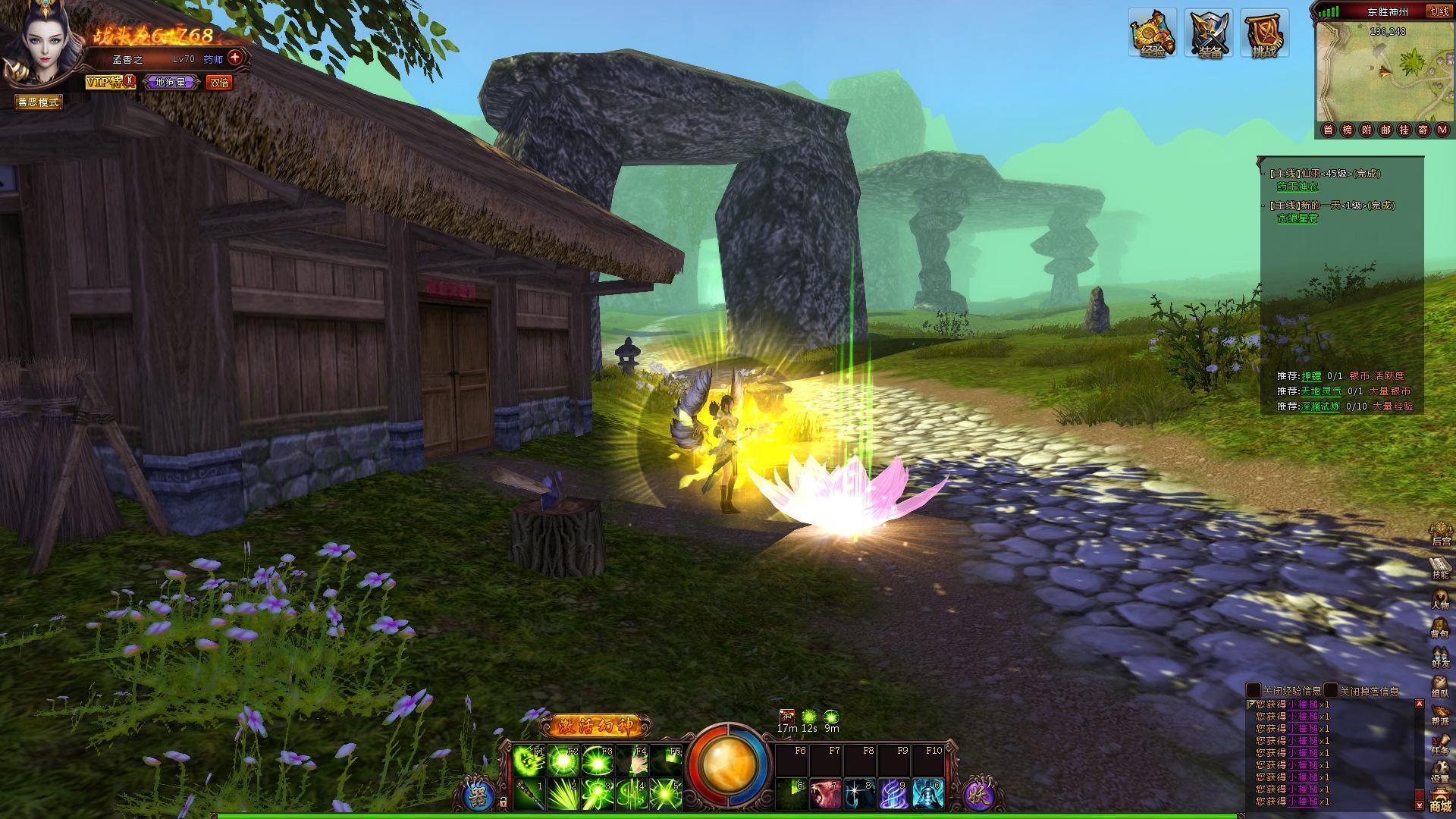Open mail with the 邮 minimap button
The image size is (1456, 819).
[x=1385, y=130]
